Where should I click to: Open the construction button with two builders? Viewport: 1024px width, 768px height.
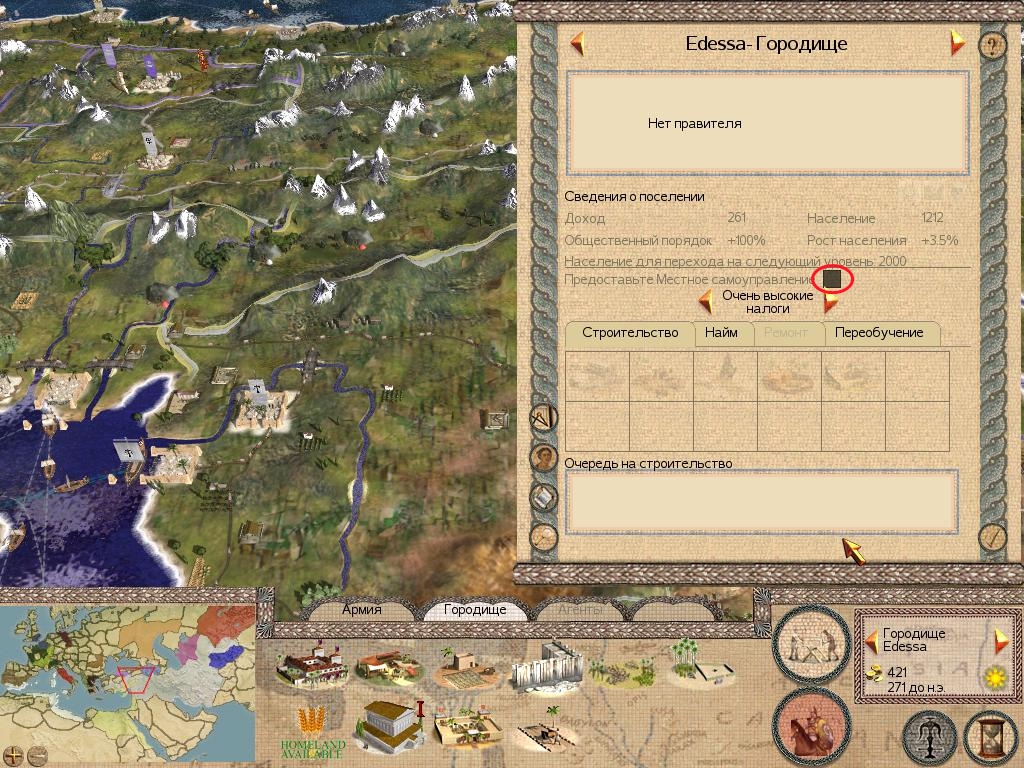(x=813, y=642)
